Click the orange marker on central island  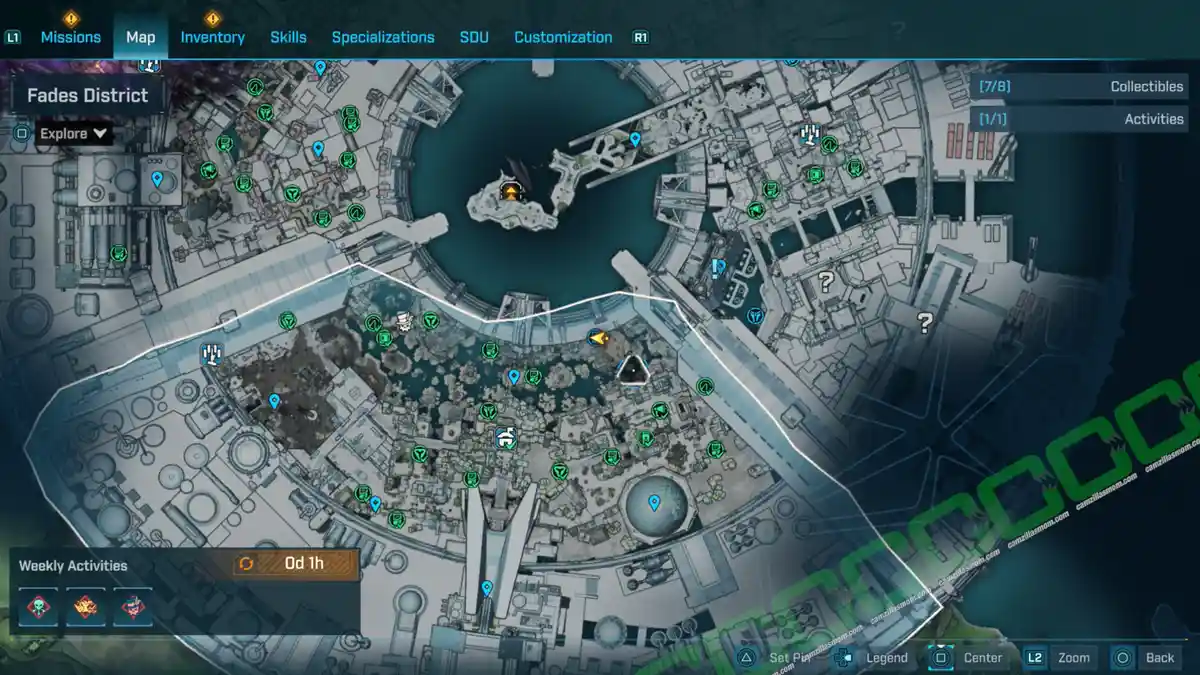(512, 191)
